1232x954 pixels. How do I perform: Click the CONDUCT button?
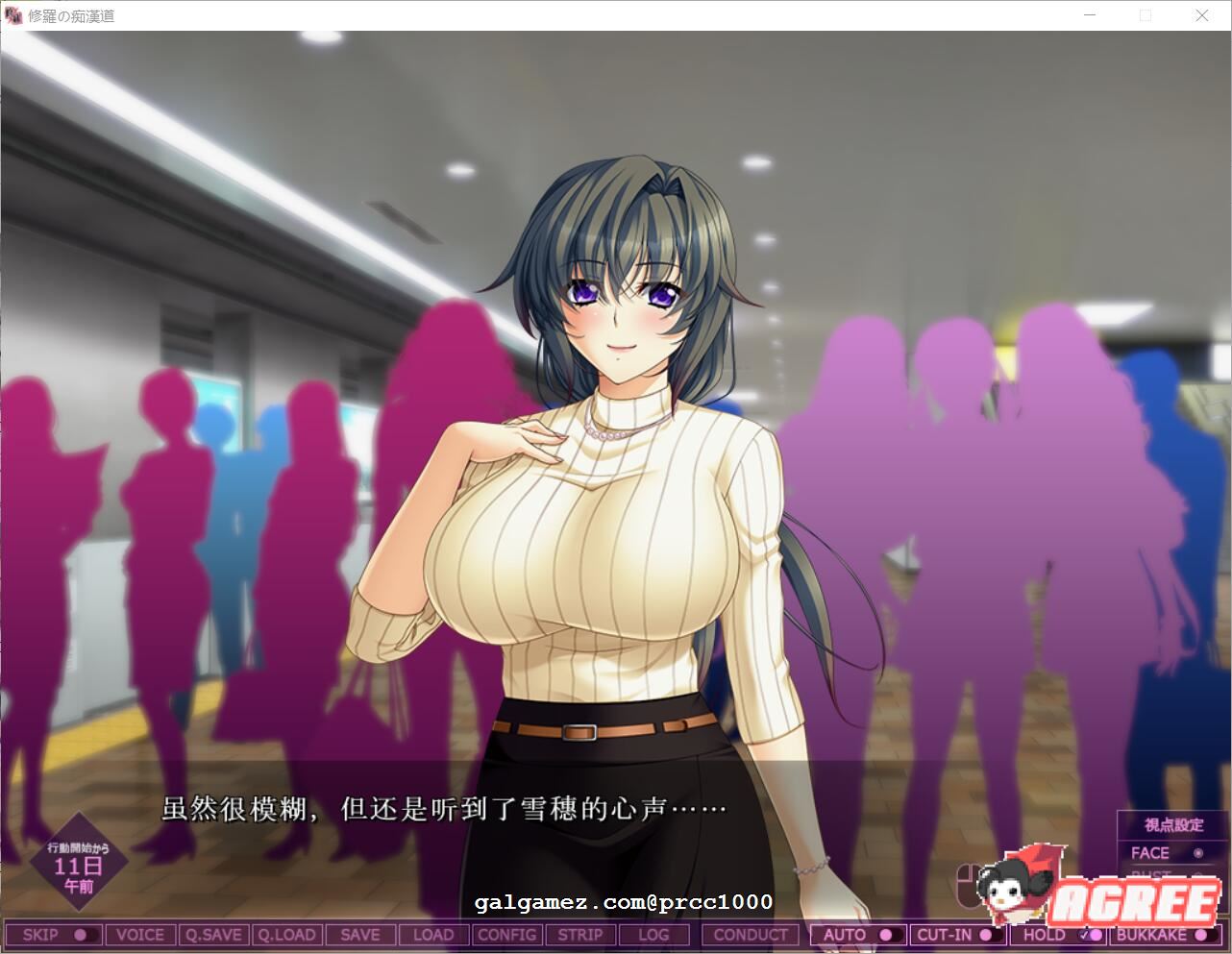(750, 934)
